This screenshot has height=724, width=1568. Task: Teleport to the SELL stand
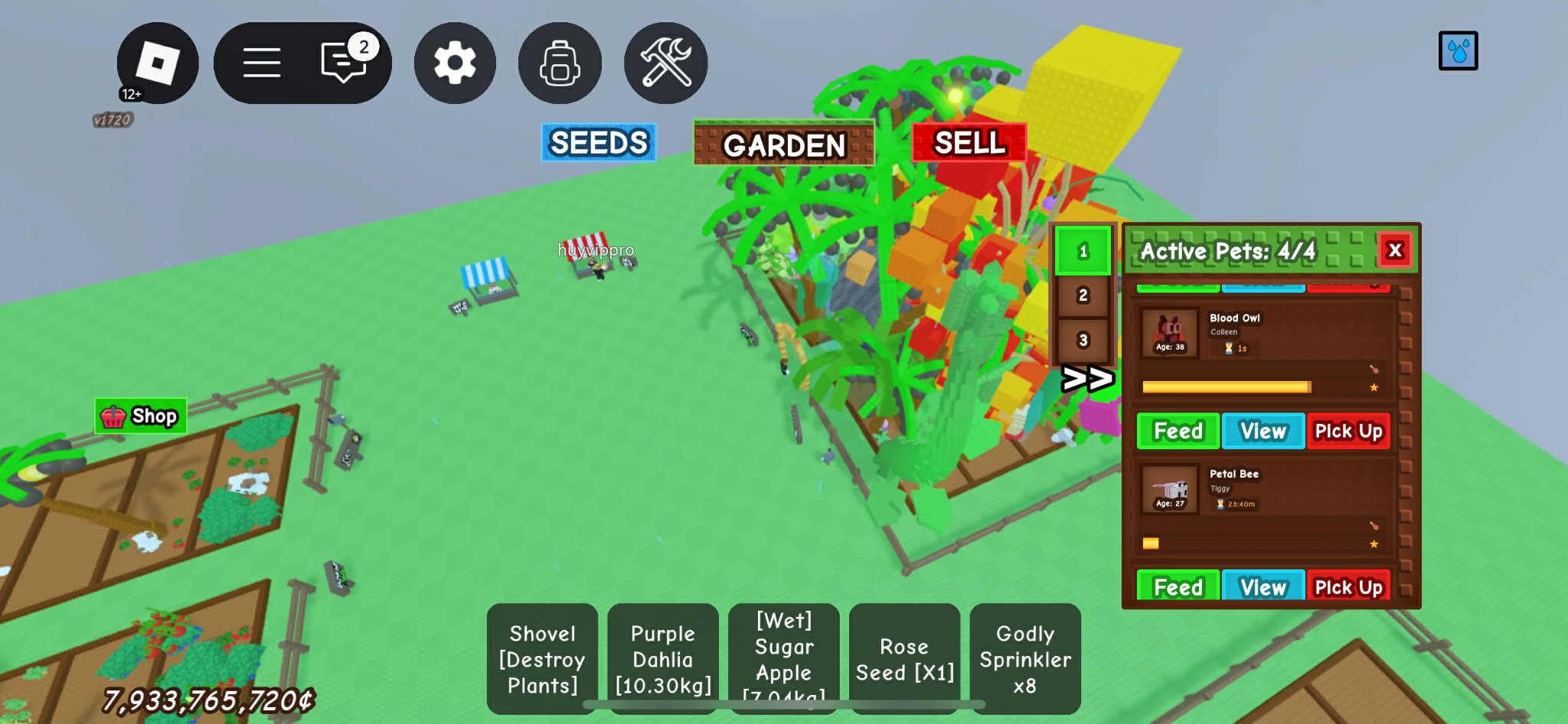969,142
